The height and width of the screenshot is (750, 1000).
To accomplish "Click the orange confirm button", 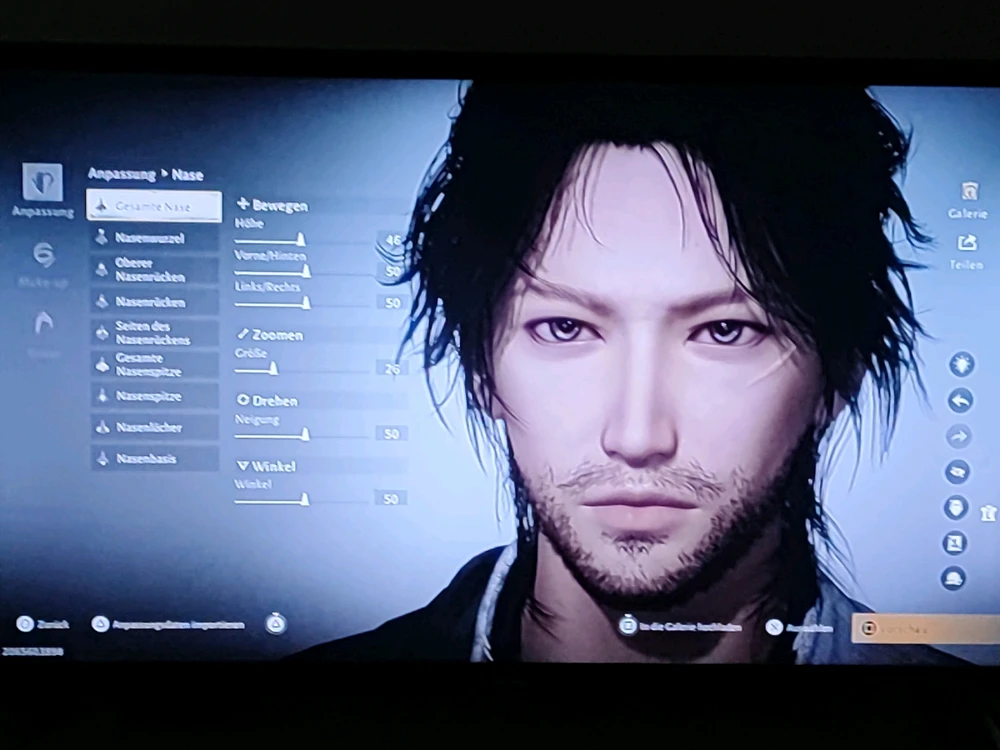I will pyautogui.click(x=924, y=628).
